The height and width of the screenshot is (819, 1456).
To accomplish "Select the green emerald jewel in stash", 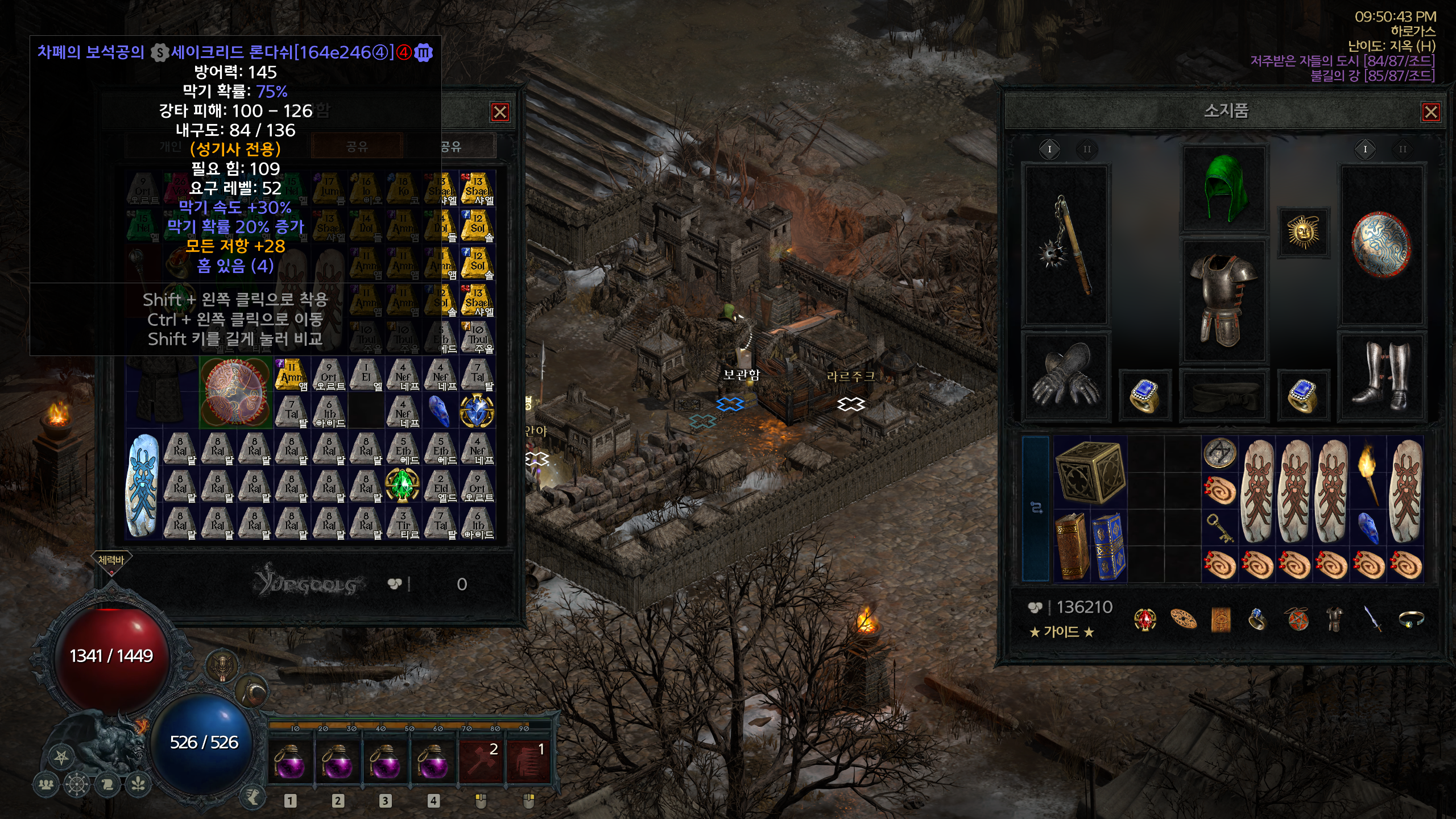I will (403, 485).
